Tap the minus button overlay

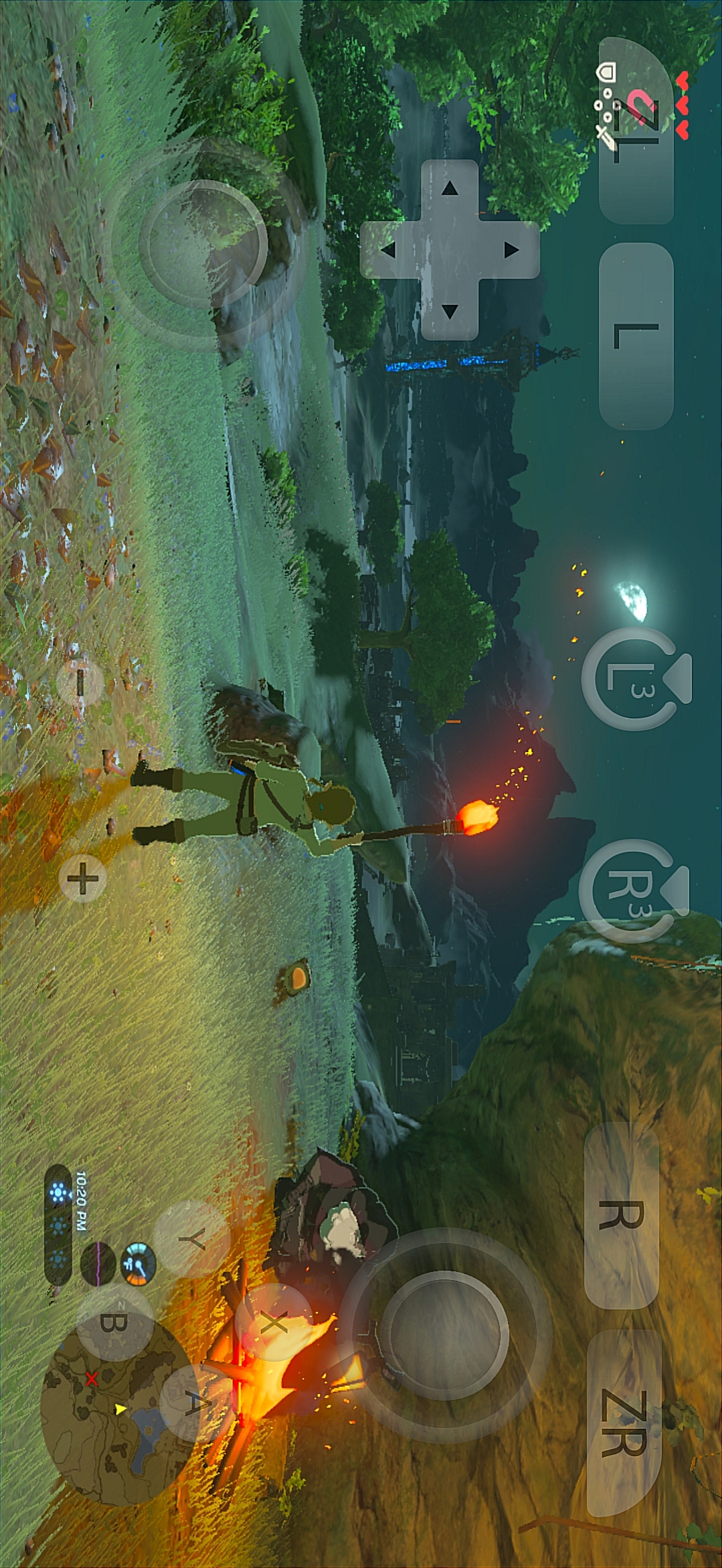coord(80,682)
